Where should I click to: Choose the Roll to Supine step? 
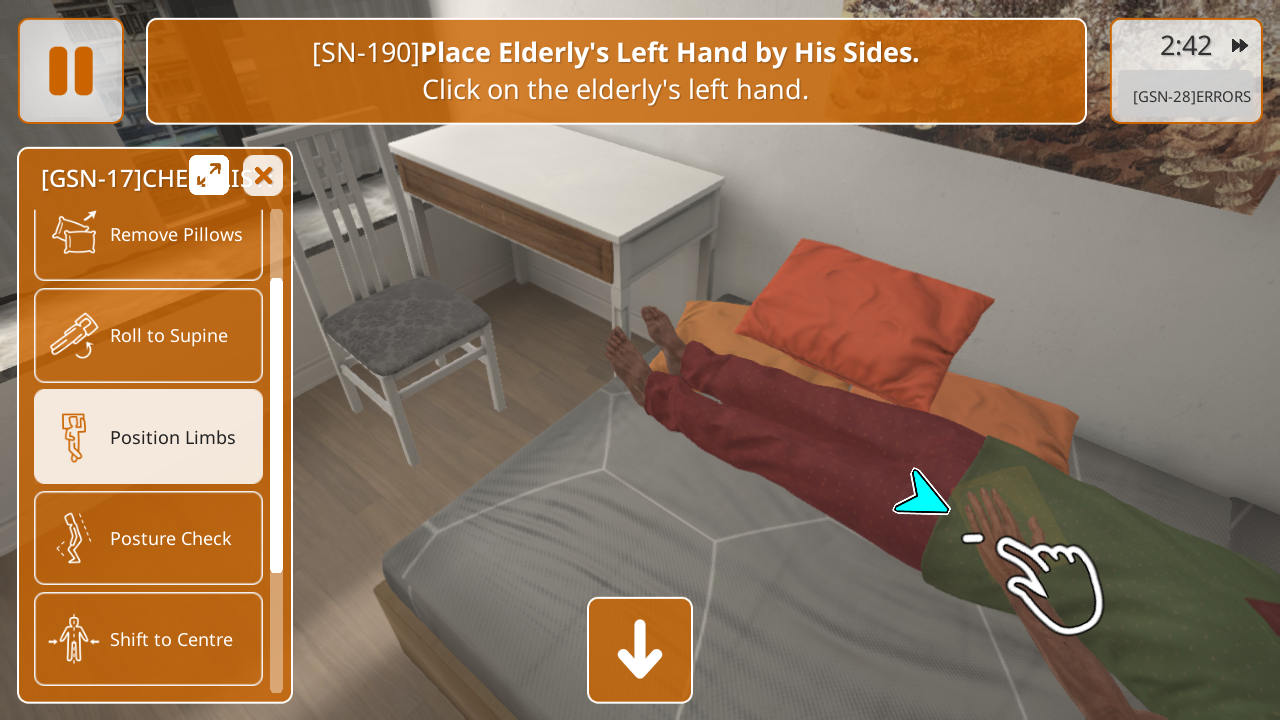point(148,336)
